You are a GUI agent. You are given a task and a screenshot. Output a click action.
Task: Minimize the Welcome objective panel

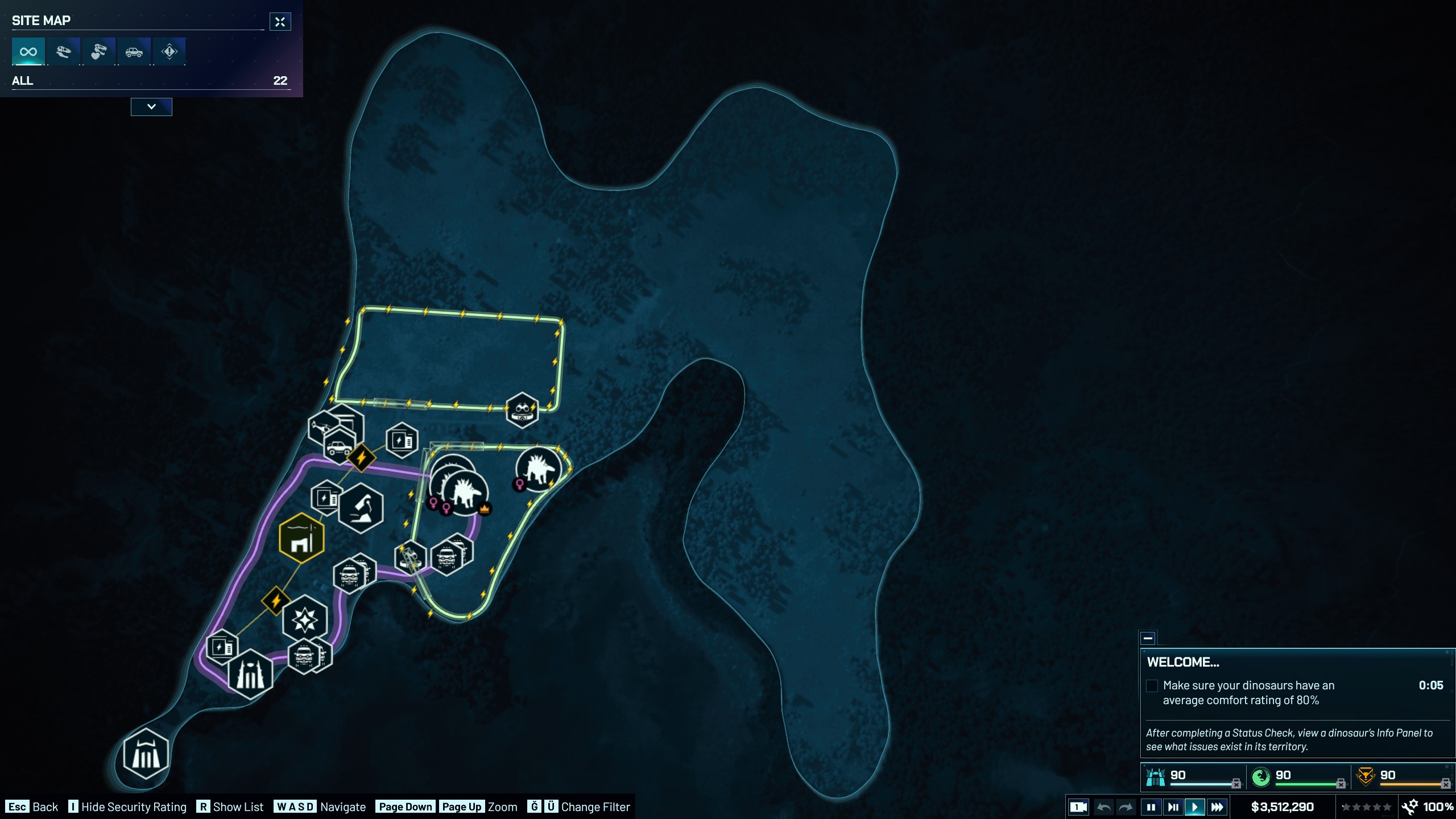click(x=1148, y=638)
